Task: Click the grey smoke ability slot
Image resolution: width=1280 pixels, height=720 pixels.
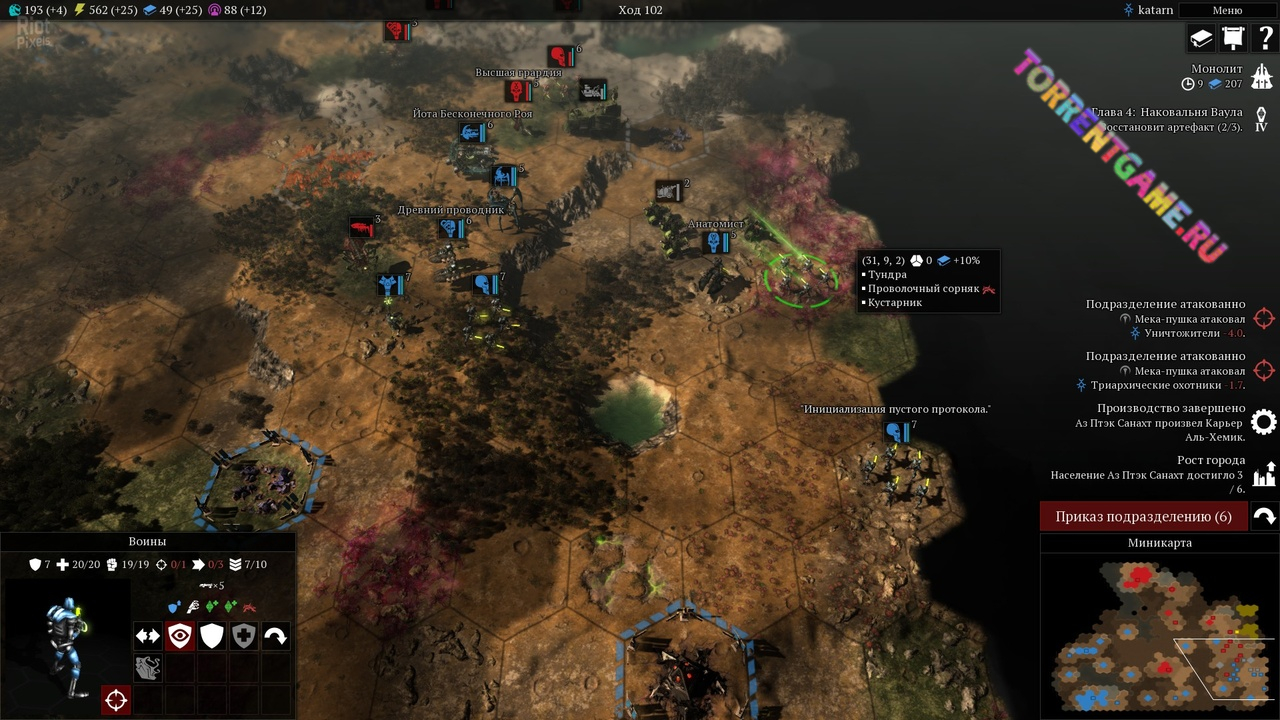Action: 148,668
